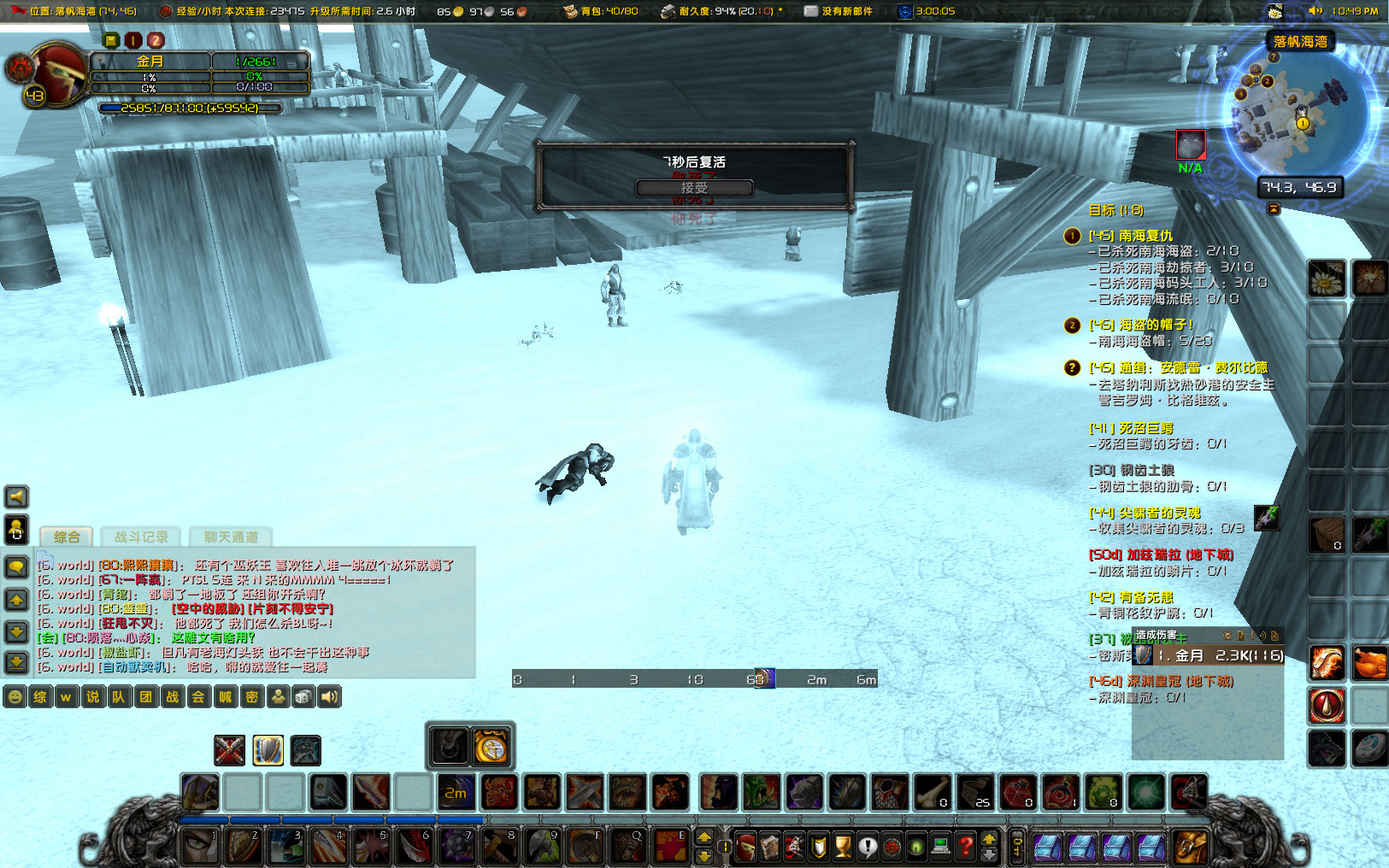Screen dimensions: 1389x868
Task: Switch to the 聊天通道 chat tab
Action: coord(232,537)
